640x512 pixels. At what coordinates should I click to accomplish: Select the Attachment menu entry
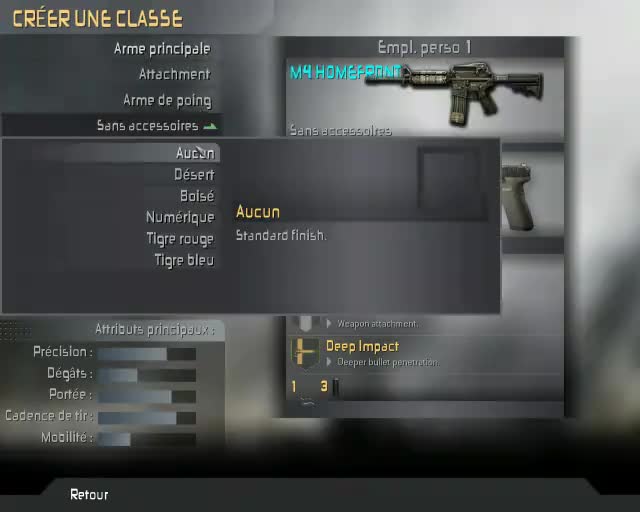(x=174, y=74)
